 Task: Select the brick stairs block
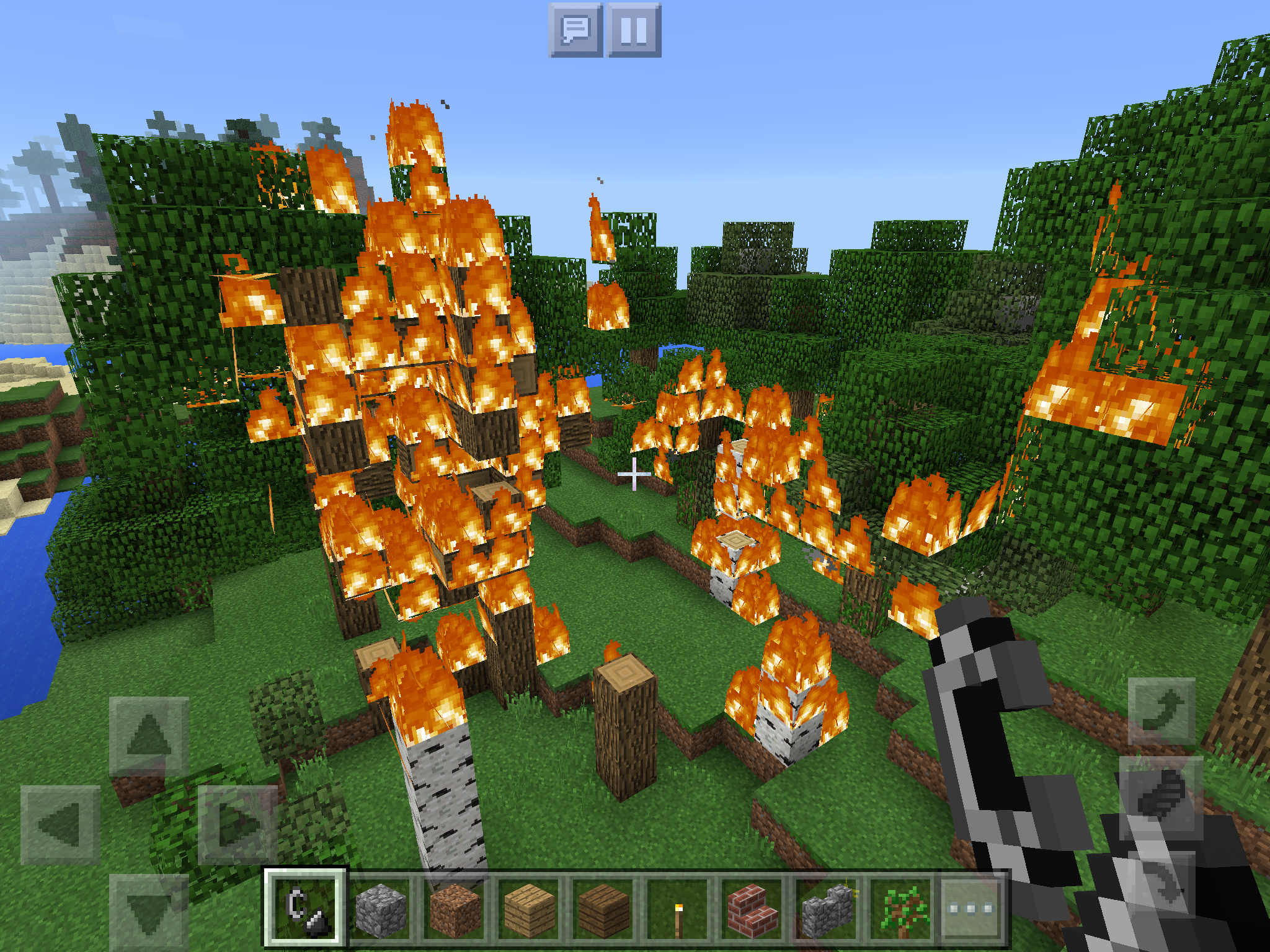point(753,907)
